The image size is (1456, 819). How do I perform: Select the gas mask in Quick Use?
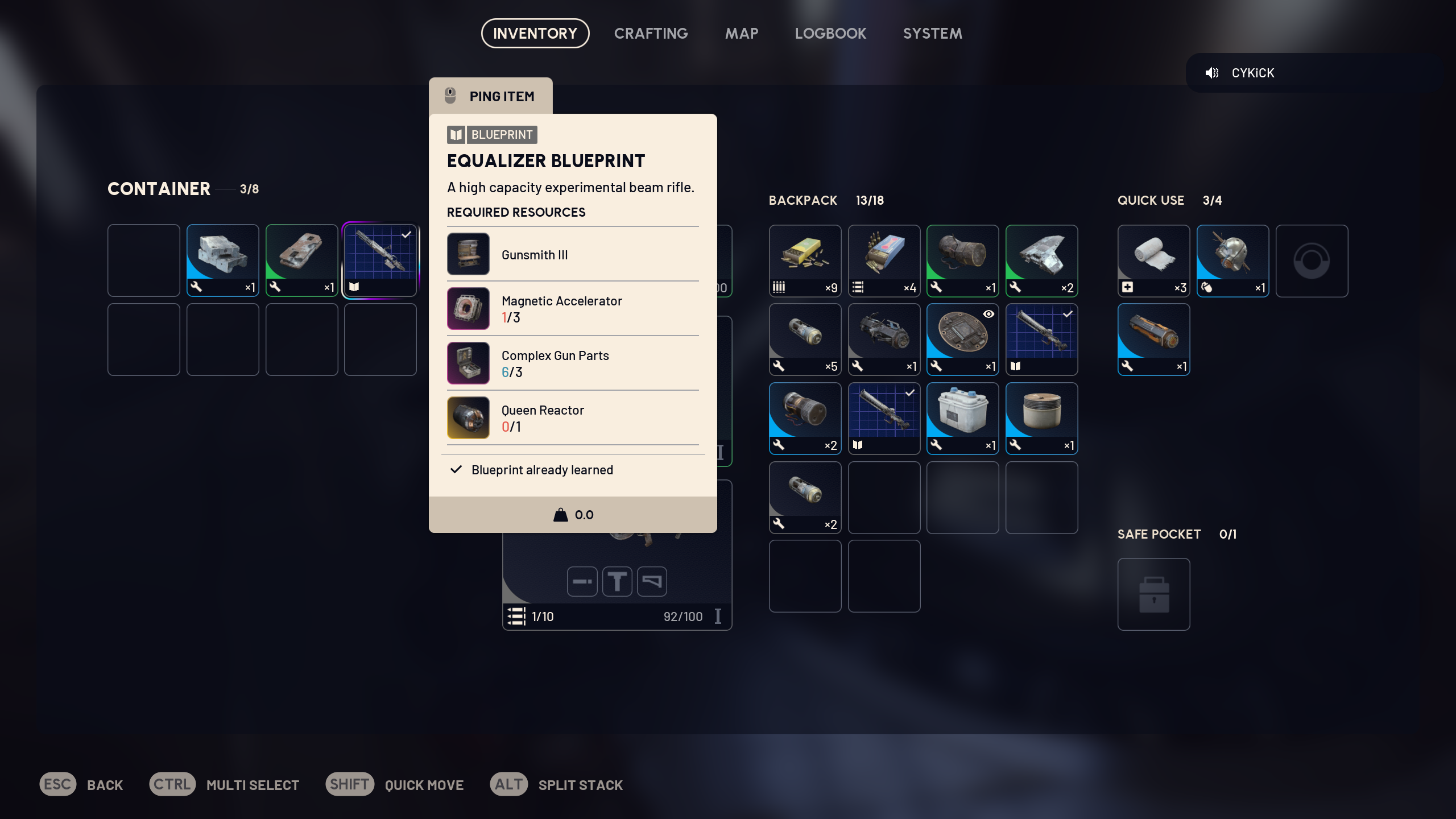(1232, 259)
